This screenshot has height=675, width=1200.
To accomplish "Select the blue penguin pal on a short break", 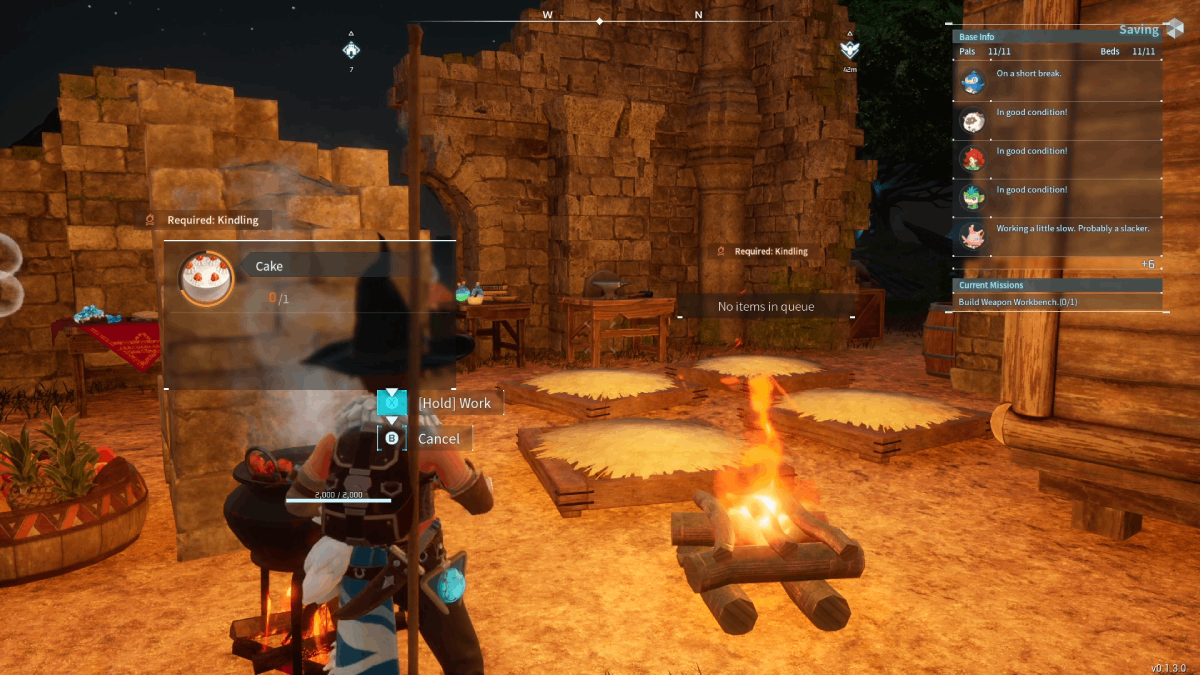I will (973, 81).
